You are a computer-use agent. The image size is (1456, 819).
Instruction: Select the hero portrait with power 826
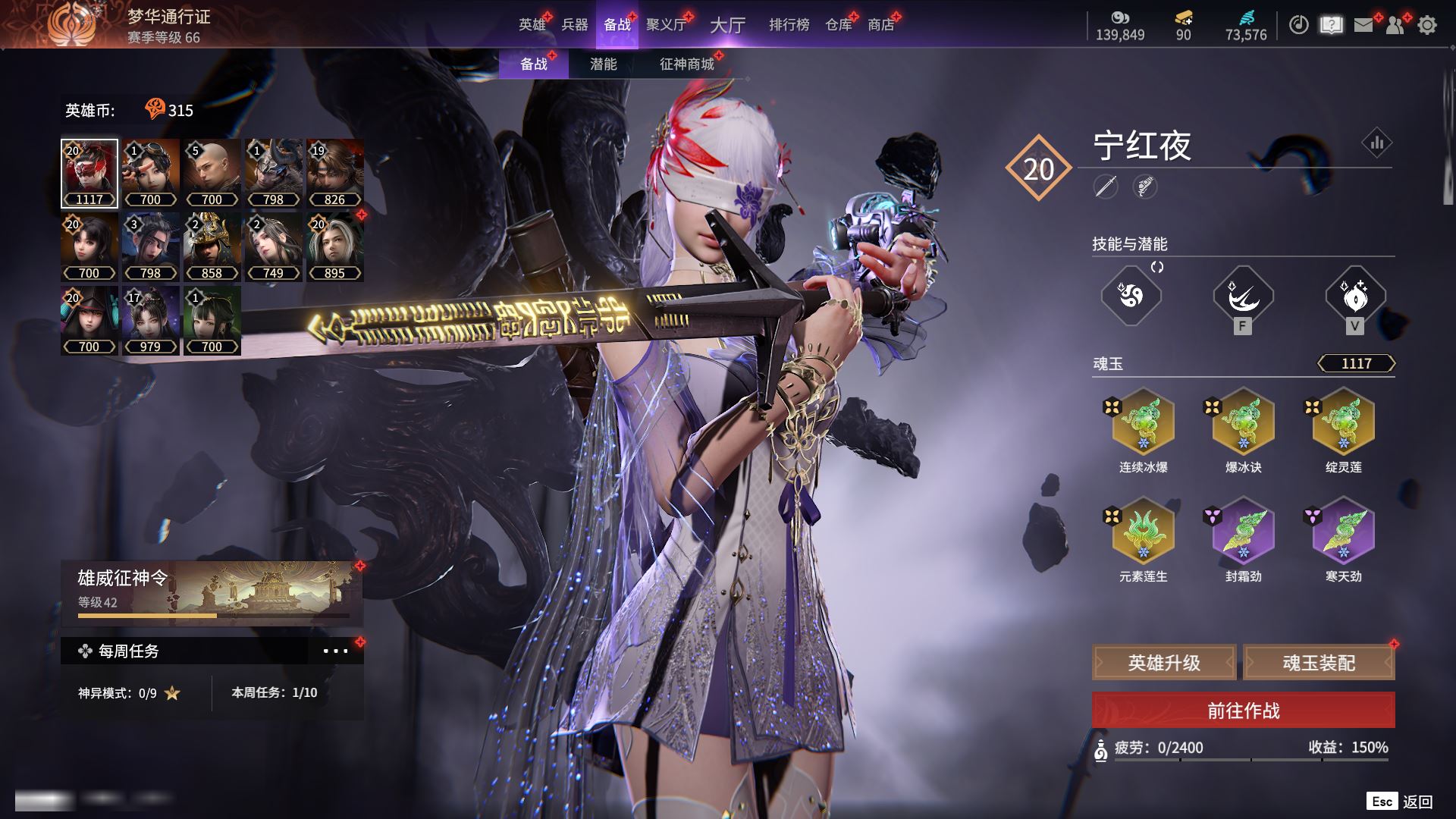pyautogui.click(x=334, y=173)
